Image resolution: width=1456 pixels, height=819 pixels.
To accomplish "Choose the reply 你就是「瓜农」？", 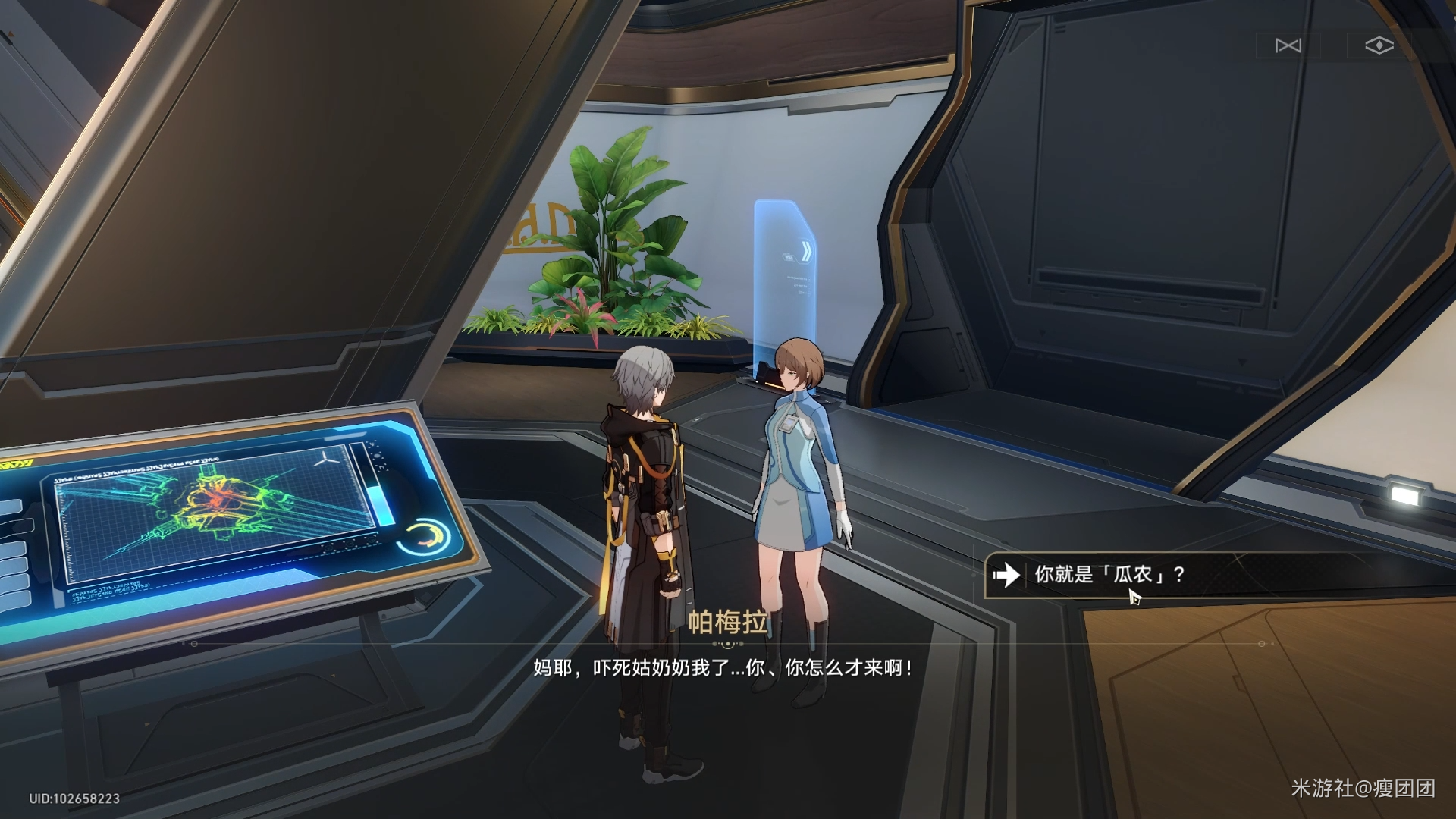I will [1109, 575].
